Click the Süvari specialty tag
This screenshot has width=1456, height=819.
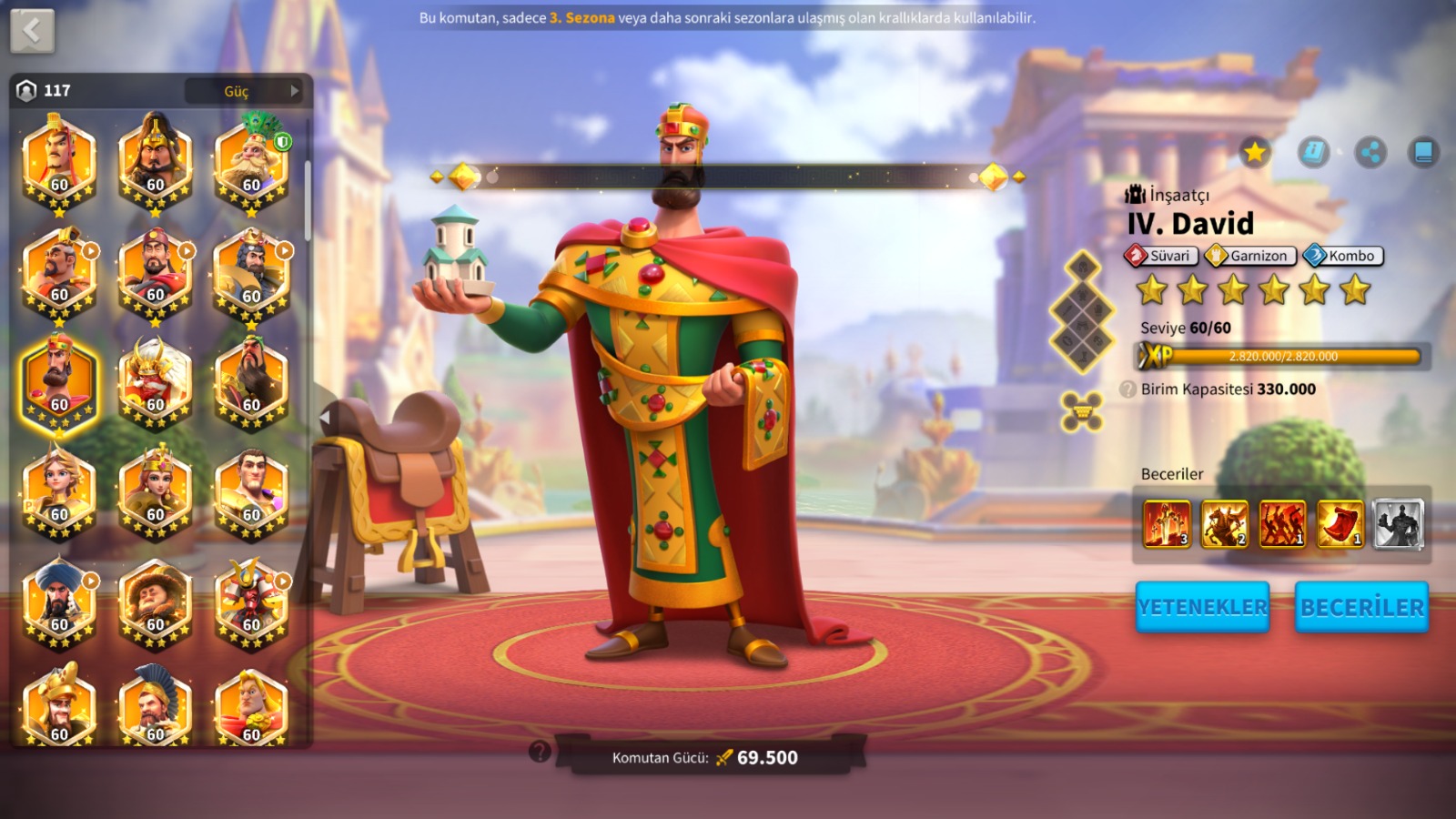coord(1161,256)
